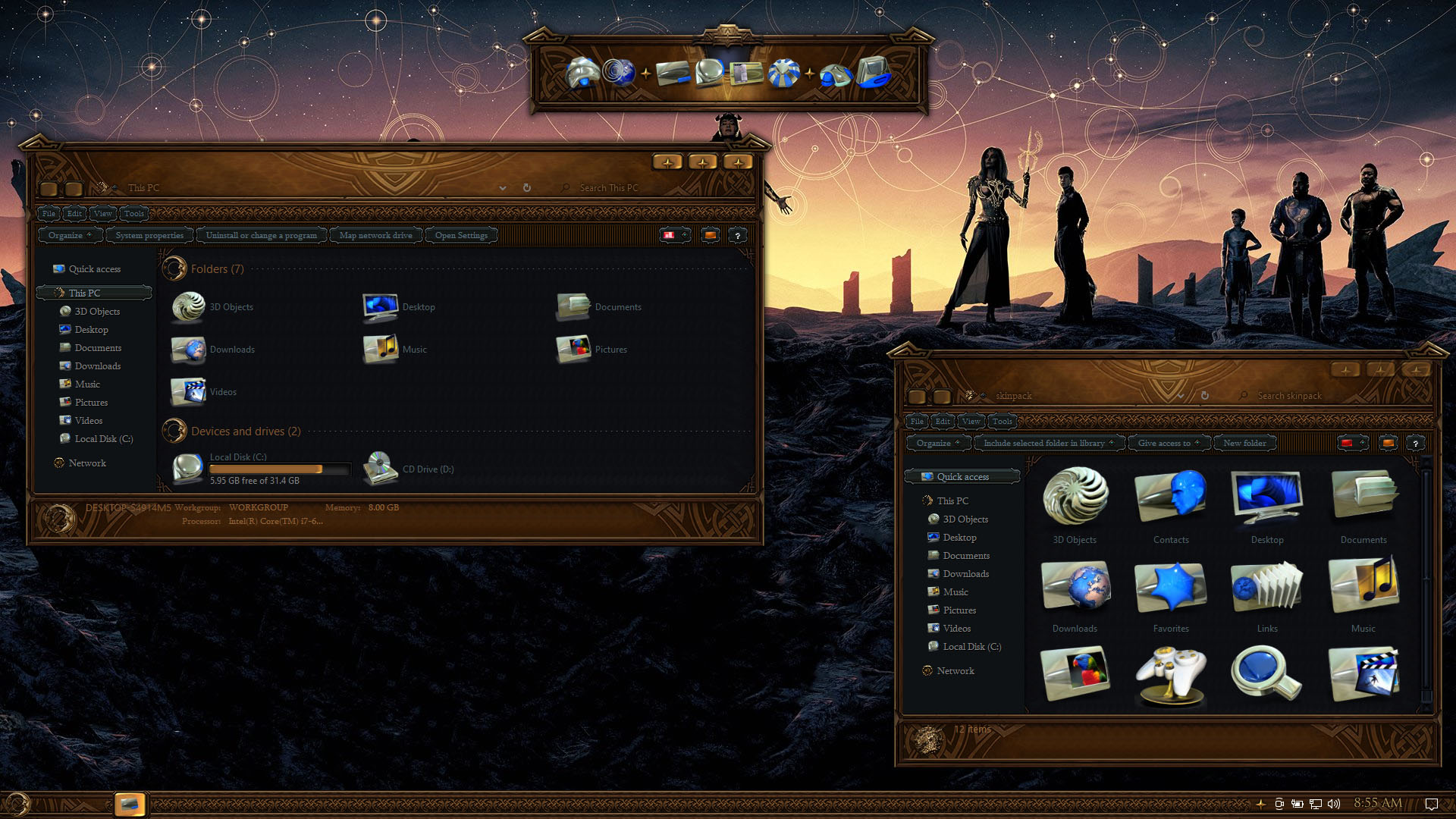Click Include selected folder in library
Screen dimensions: 1456x819
1047,443
